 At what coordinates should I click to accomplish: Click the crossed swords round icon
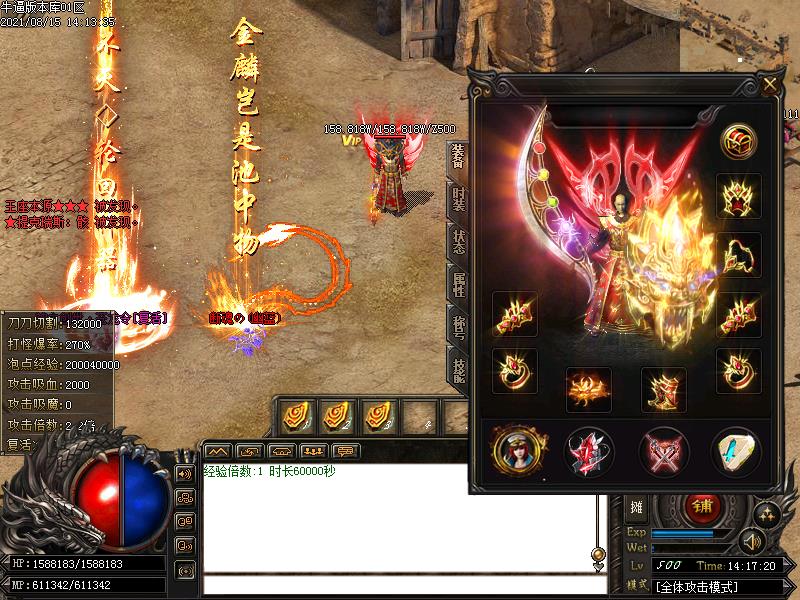tap(664, 451)
